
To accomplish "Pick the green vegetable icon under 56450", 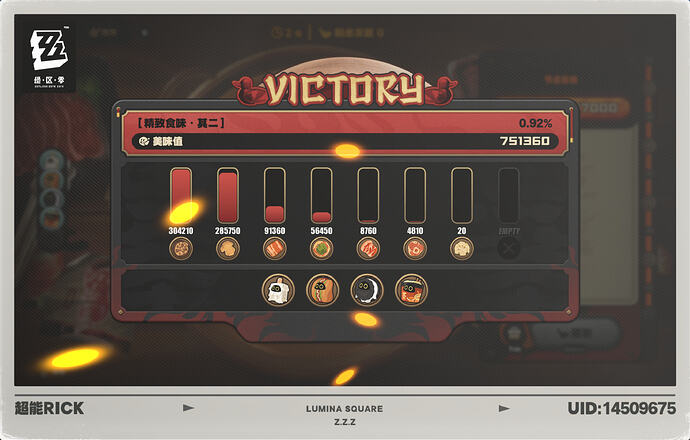I will [321, 248].
